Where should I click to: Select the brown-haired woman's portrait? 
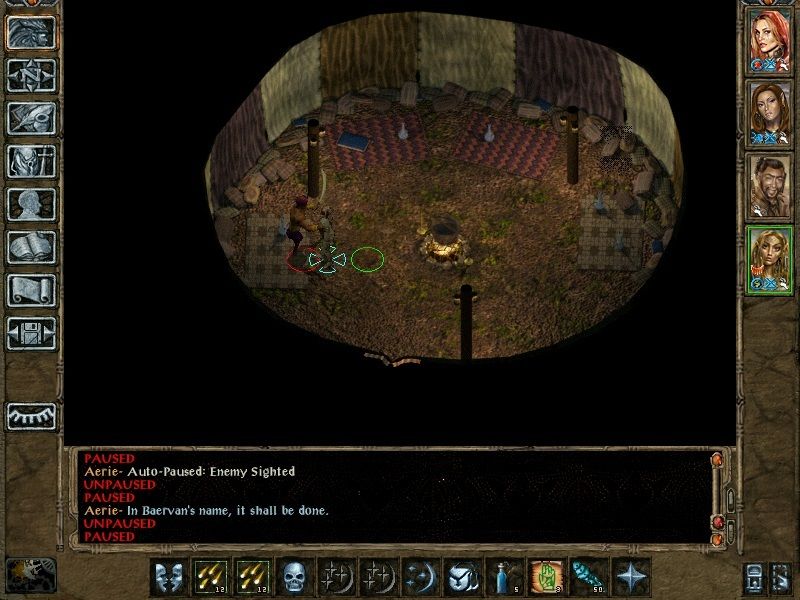click(770, 112)
